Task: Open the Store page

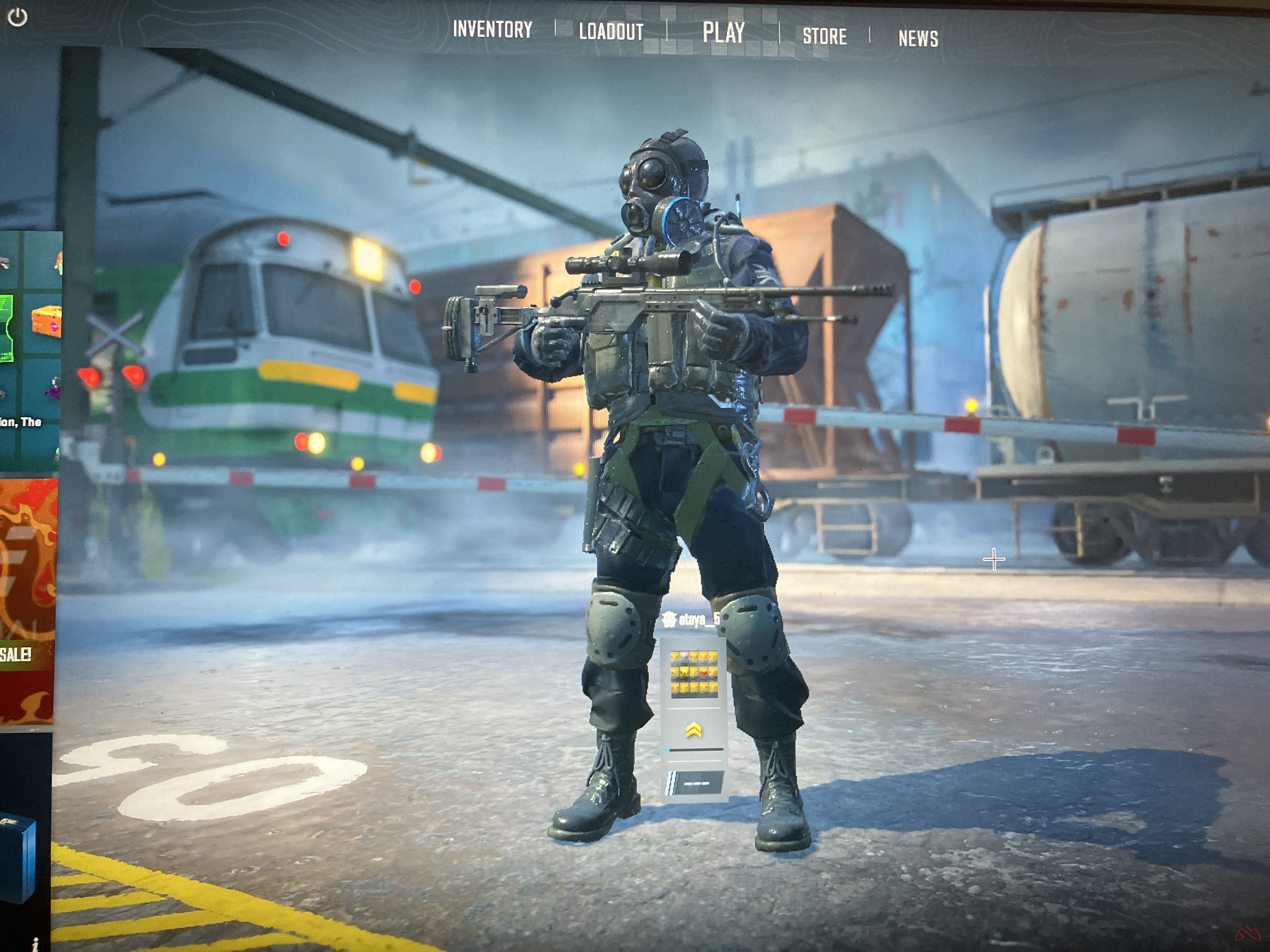Action: (825, 37)
